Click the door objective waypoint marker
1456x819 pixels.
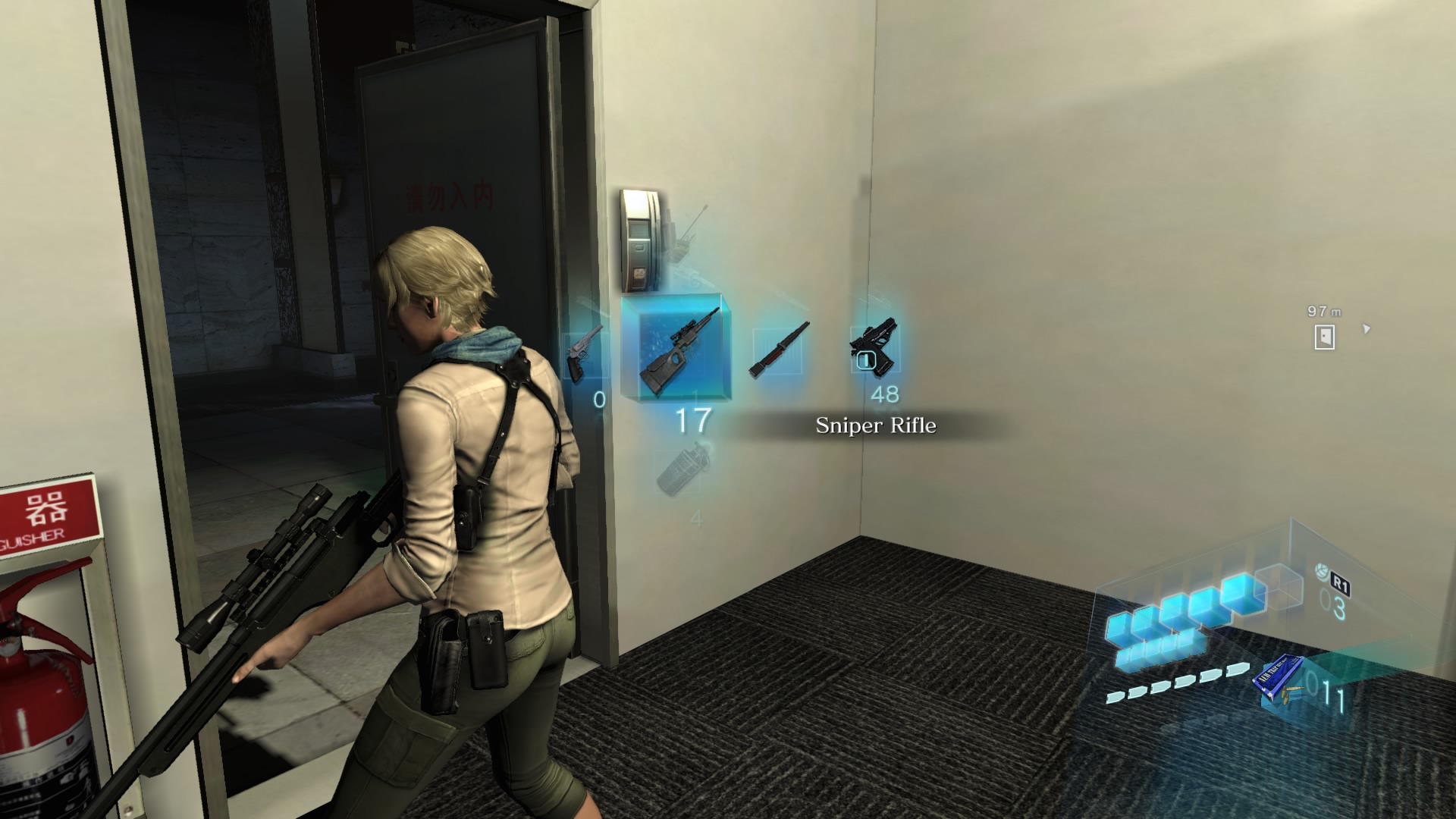[x=1324, y=337]
